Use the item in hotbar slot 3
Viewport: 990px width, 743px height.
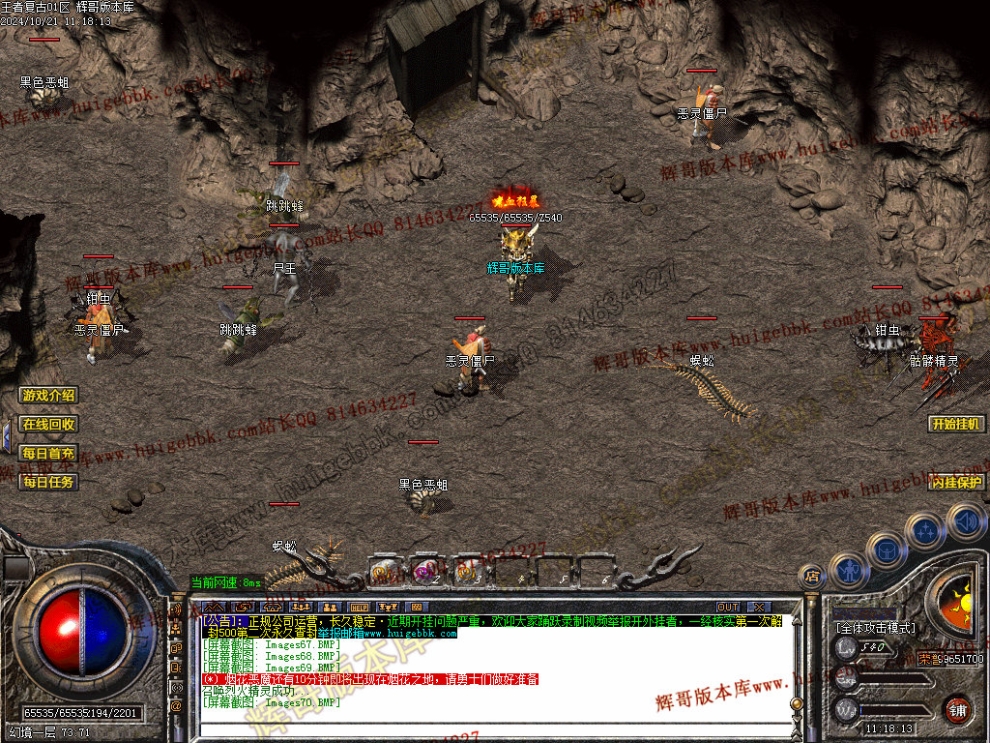(x=466, y=571)
